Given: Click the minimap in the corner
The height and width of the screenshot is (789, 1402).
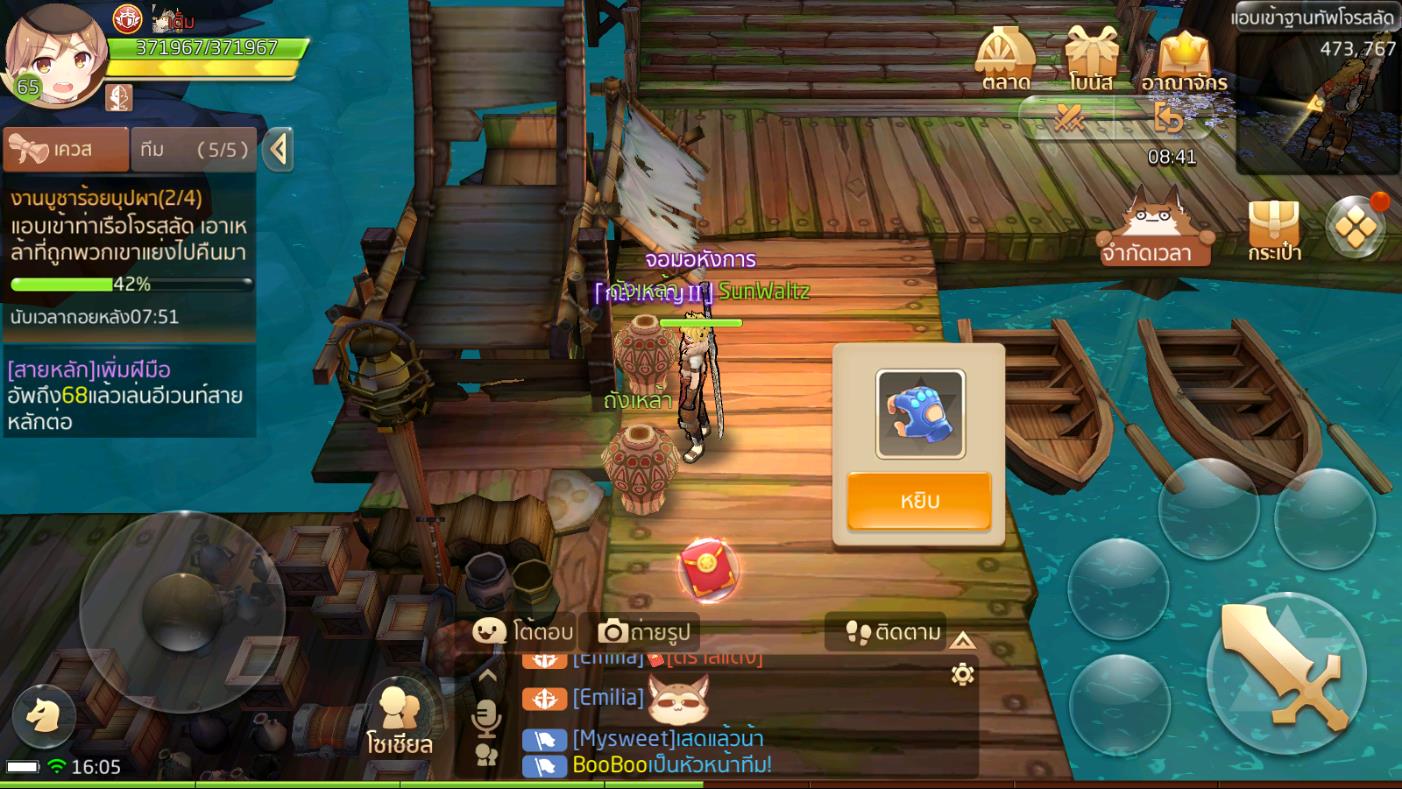Looking at the screenshot, I should [1317, 103].
